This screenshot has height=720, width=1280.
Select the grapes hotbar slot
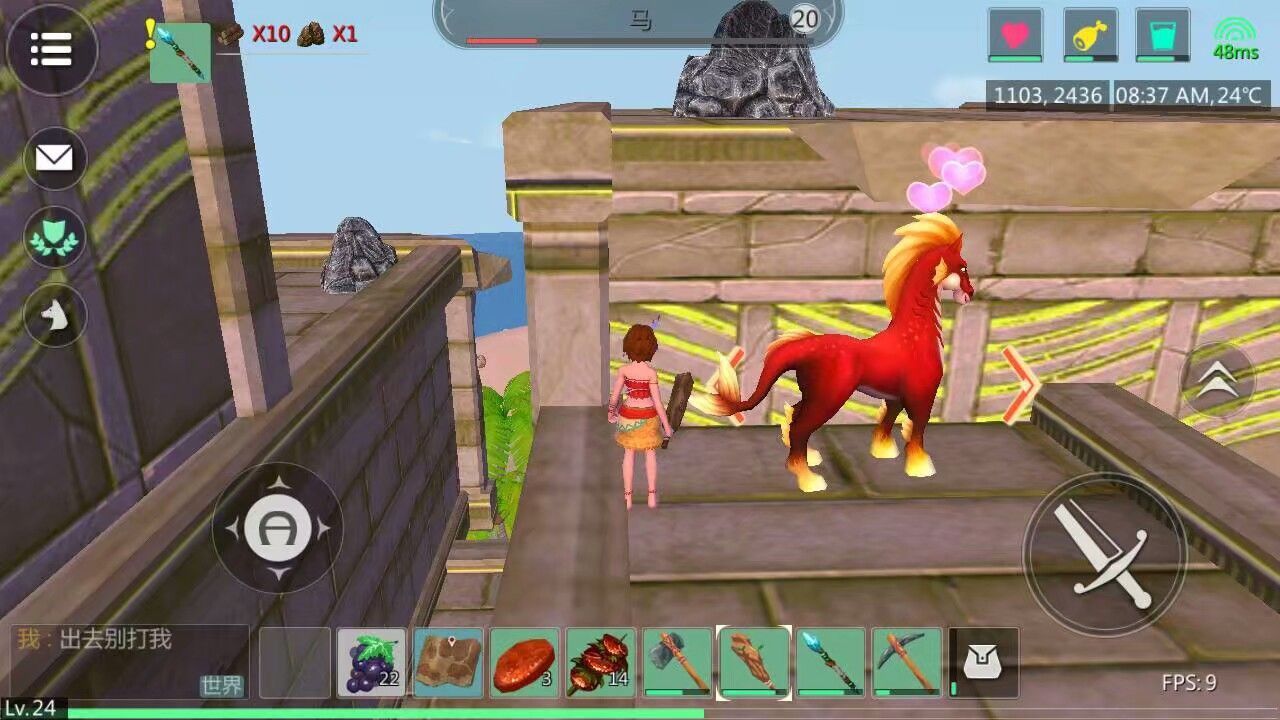pyautogui.click(x=372, y=662)
